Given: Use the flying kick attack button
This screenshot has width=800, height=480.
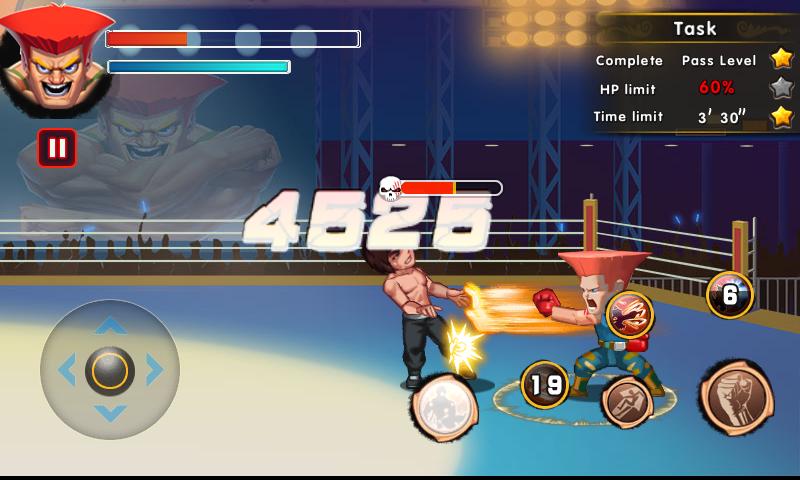Looking at the screenshot, I should pos(627,400).
